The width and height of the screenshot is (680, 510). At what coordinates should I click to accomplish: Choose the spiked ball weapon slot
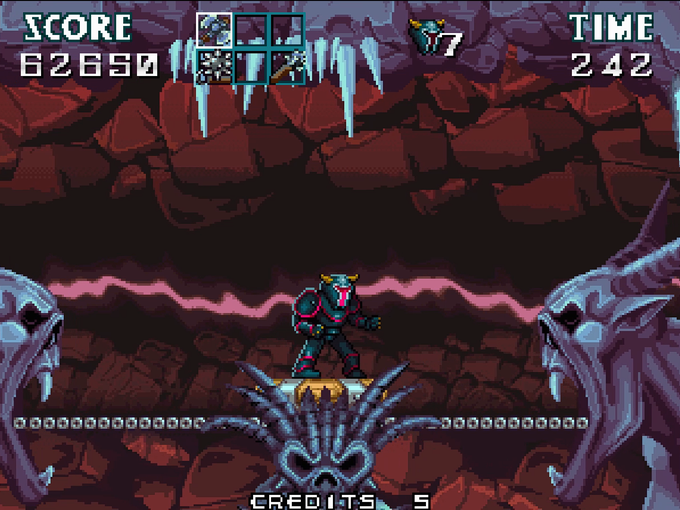point(215,67)
